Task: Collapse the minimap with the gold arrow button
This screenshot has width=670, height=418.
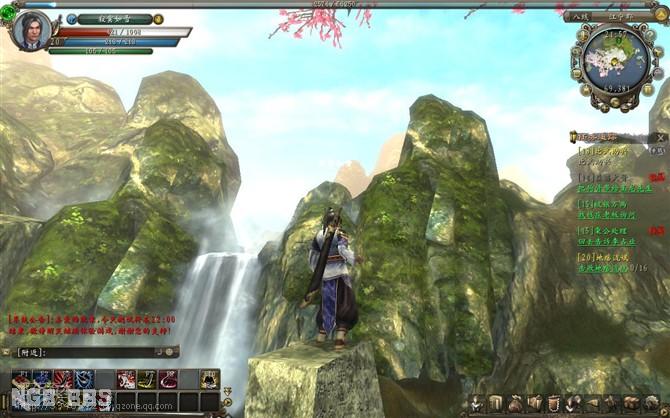Action: pyautogui.click(x=661, y=17)
